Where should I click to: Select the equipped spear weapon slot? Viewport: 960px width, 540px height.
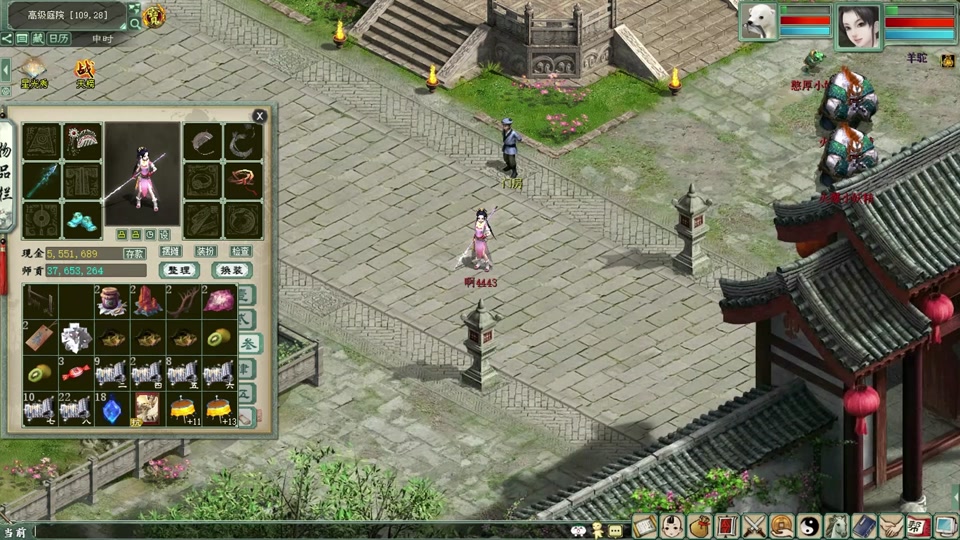pyautogui.click(x=42, y=181)
